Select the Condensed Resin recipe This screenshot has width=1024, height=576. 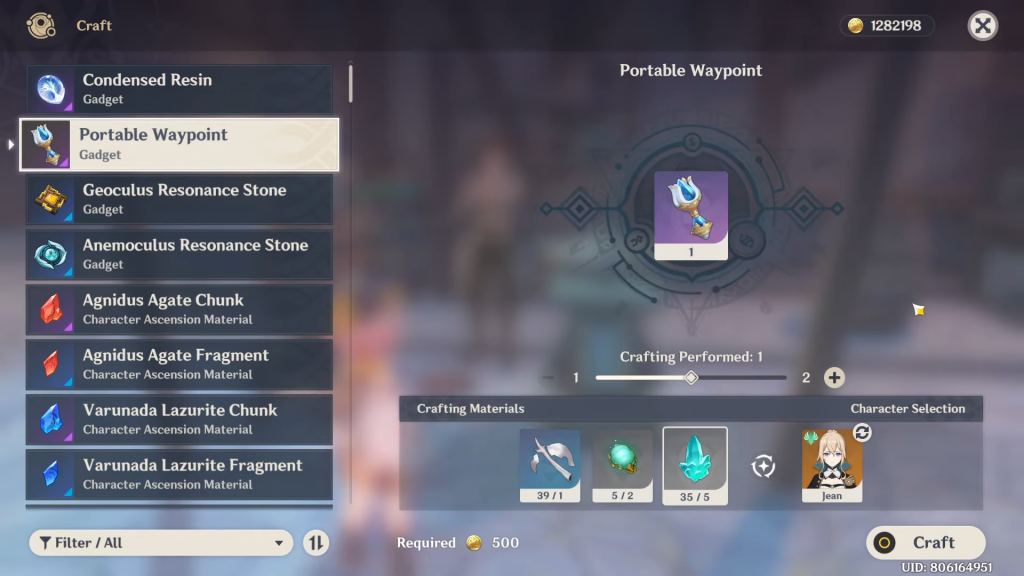(x=179, y=89)
